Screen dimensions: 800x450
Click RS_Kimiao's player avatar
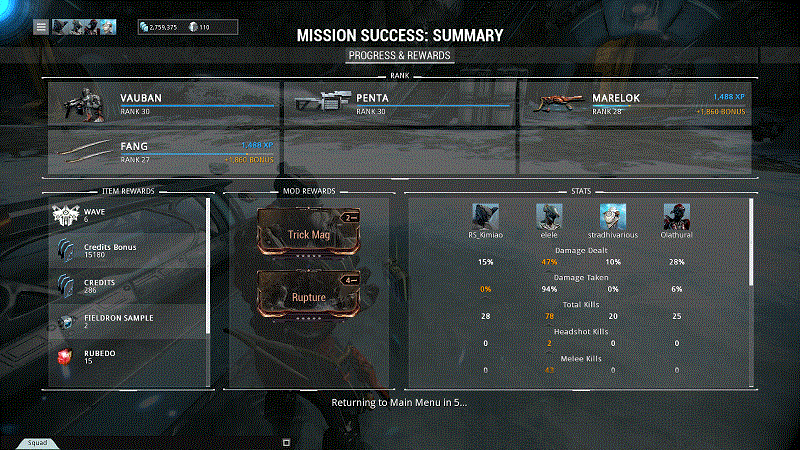click(x=485, y=216)
